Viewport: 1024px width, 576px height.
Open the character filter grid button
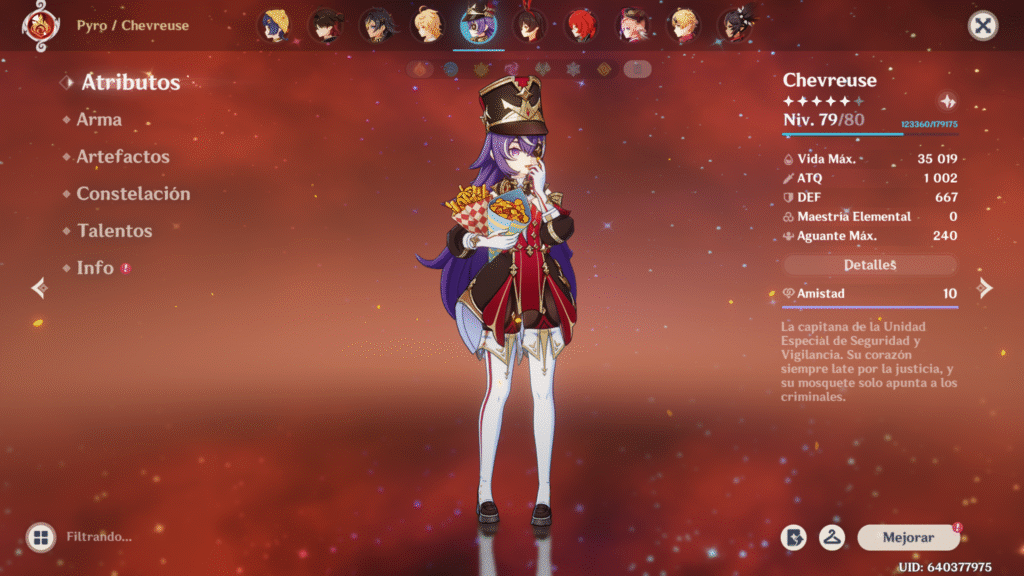point(40,538)
